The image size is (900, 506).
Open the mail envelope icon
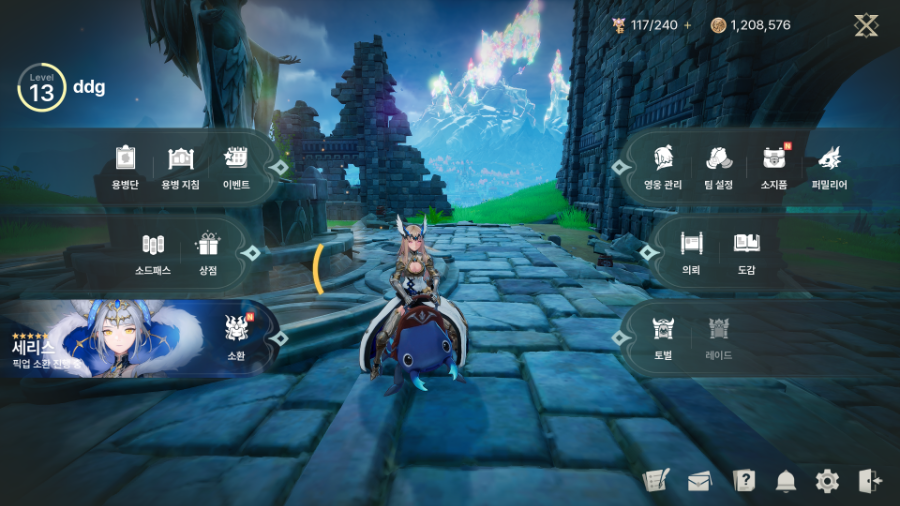[x=698, y=481]
